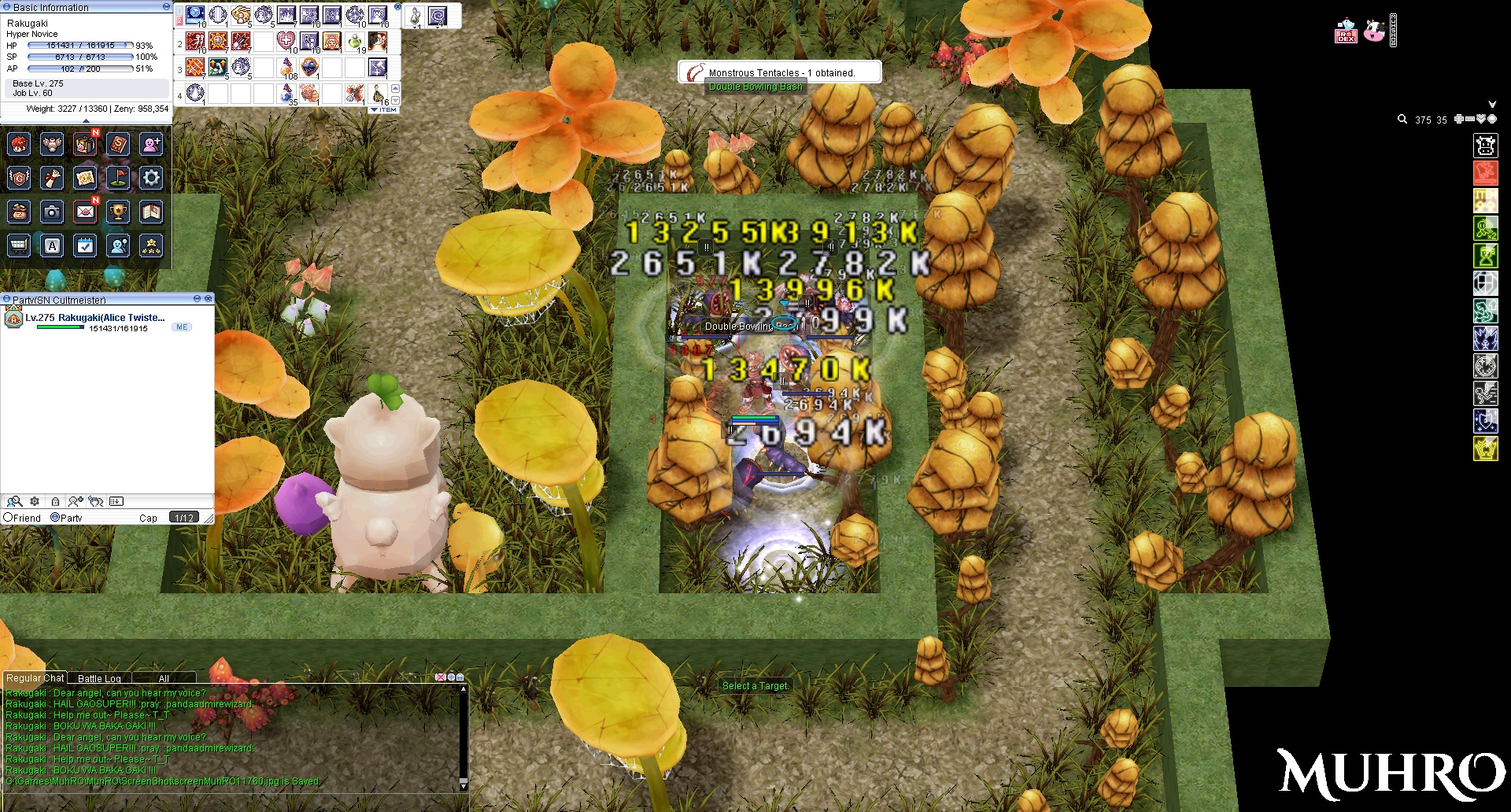Open the trophy achievements icon
1511x812 pixels.
118,212
